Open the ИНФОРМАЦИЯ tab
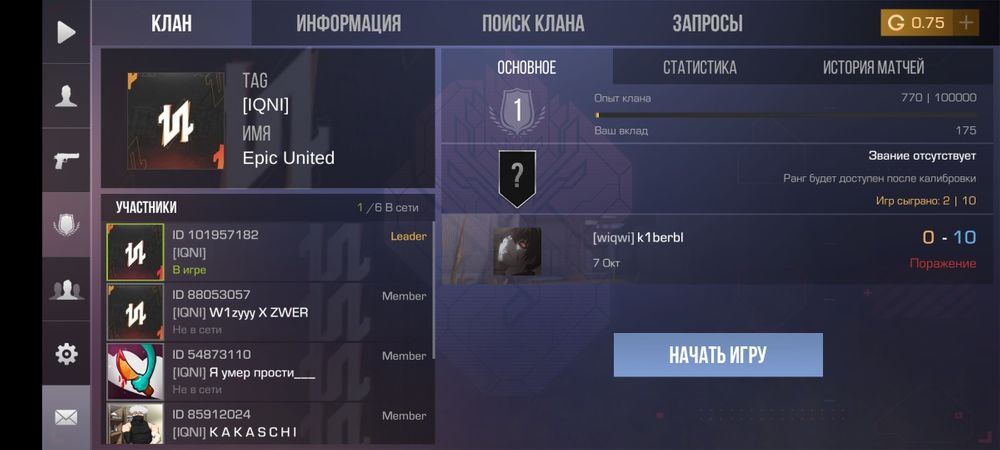Viewport: 1000px width, 450px height. 348,23
